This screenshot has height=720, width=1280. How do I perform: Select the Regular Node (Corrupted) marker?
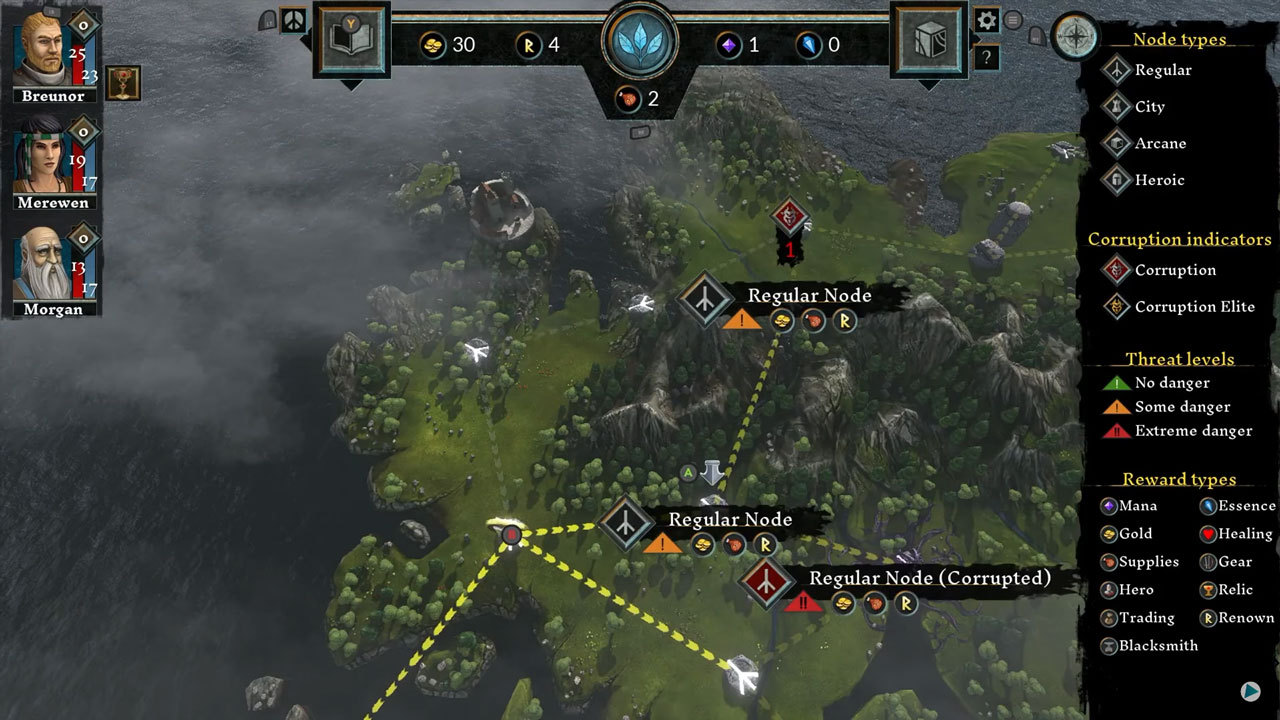(767, 582)
